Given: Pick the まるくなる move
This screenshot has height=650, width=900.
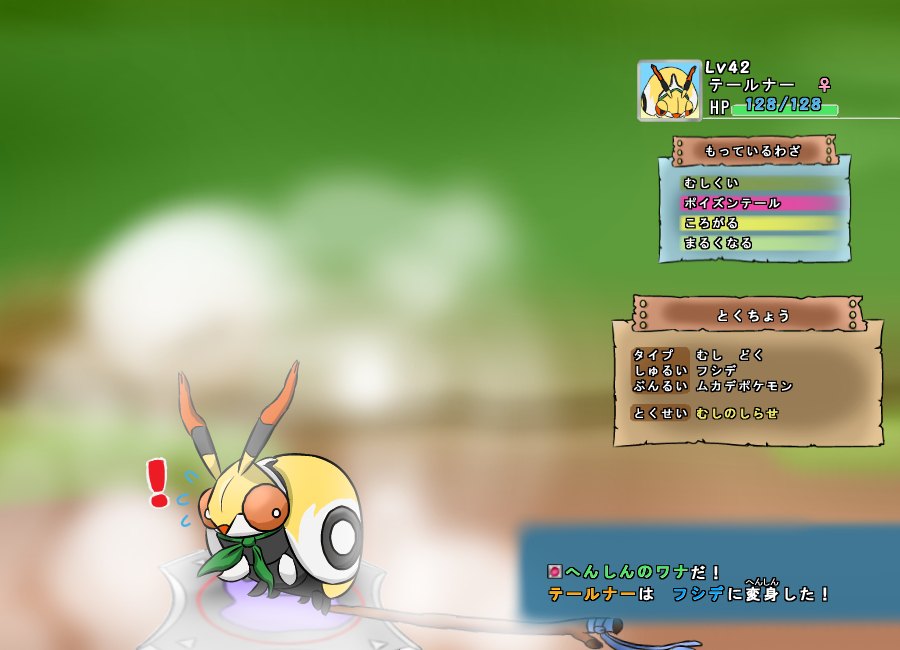Looking at the screenshot, I should point(718,243).
